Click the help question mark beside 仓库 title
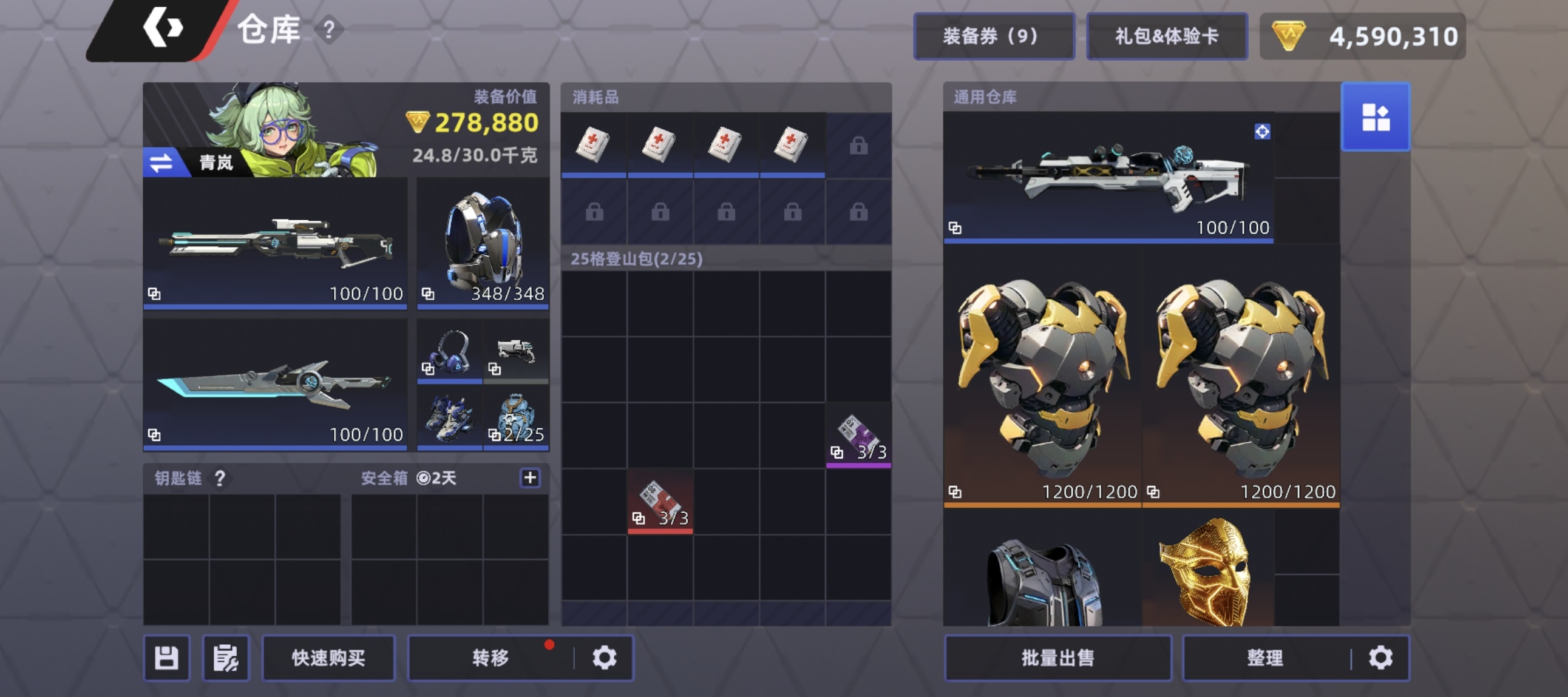 pos(329,29)
